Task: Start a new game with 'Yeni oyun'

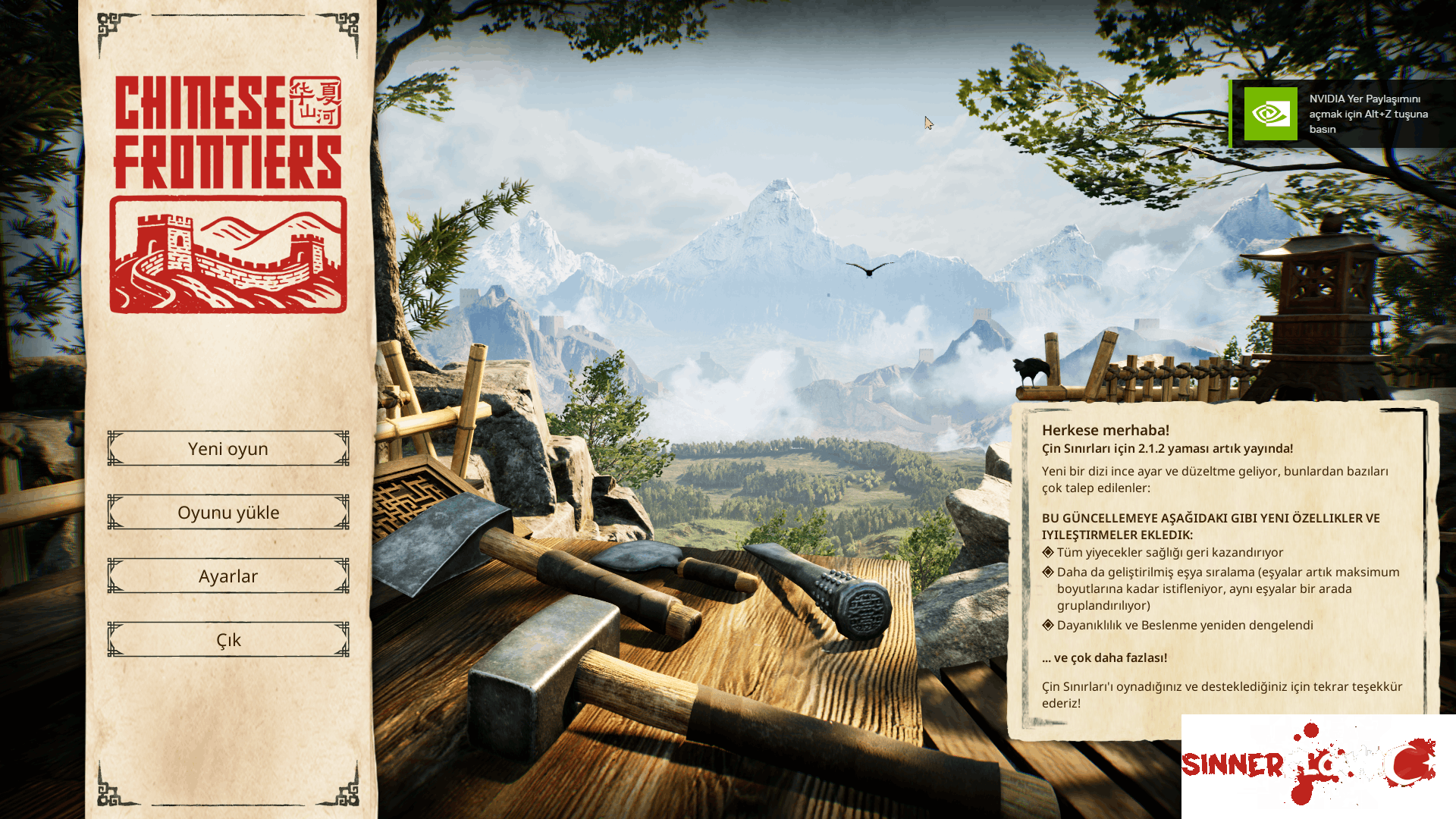Action: coord(227,448)
